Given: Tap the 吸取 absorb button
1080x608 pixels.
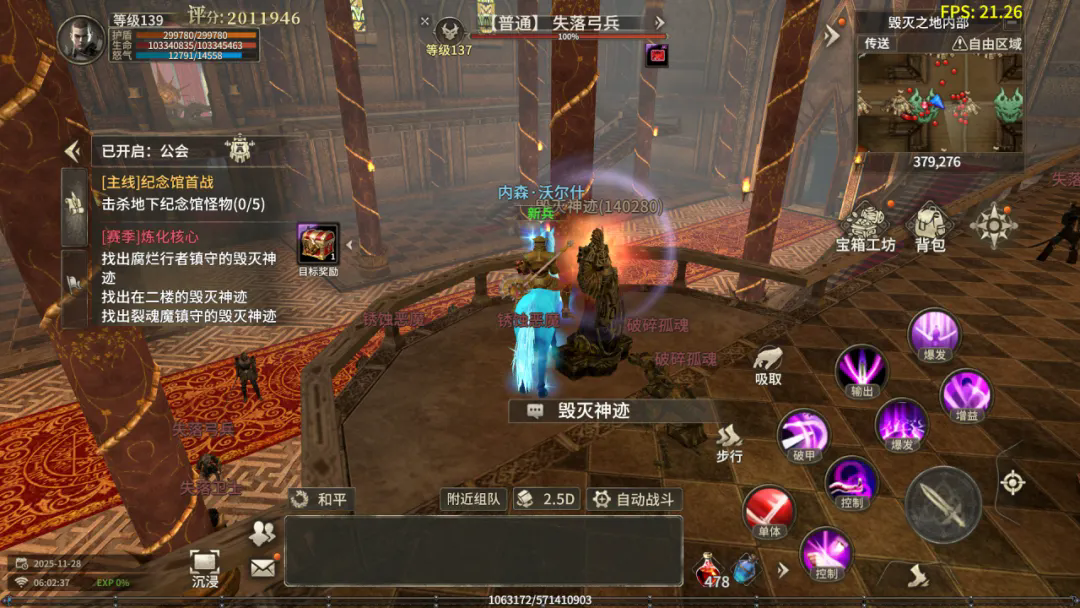Looking at the screenshot, I should click(x=768, y=366).
